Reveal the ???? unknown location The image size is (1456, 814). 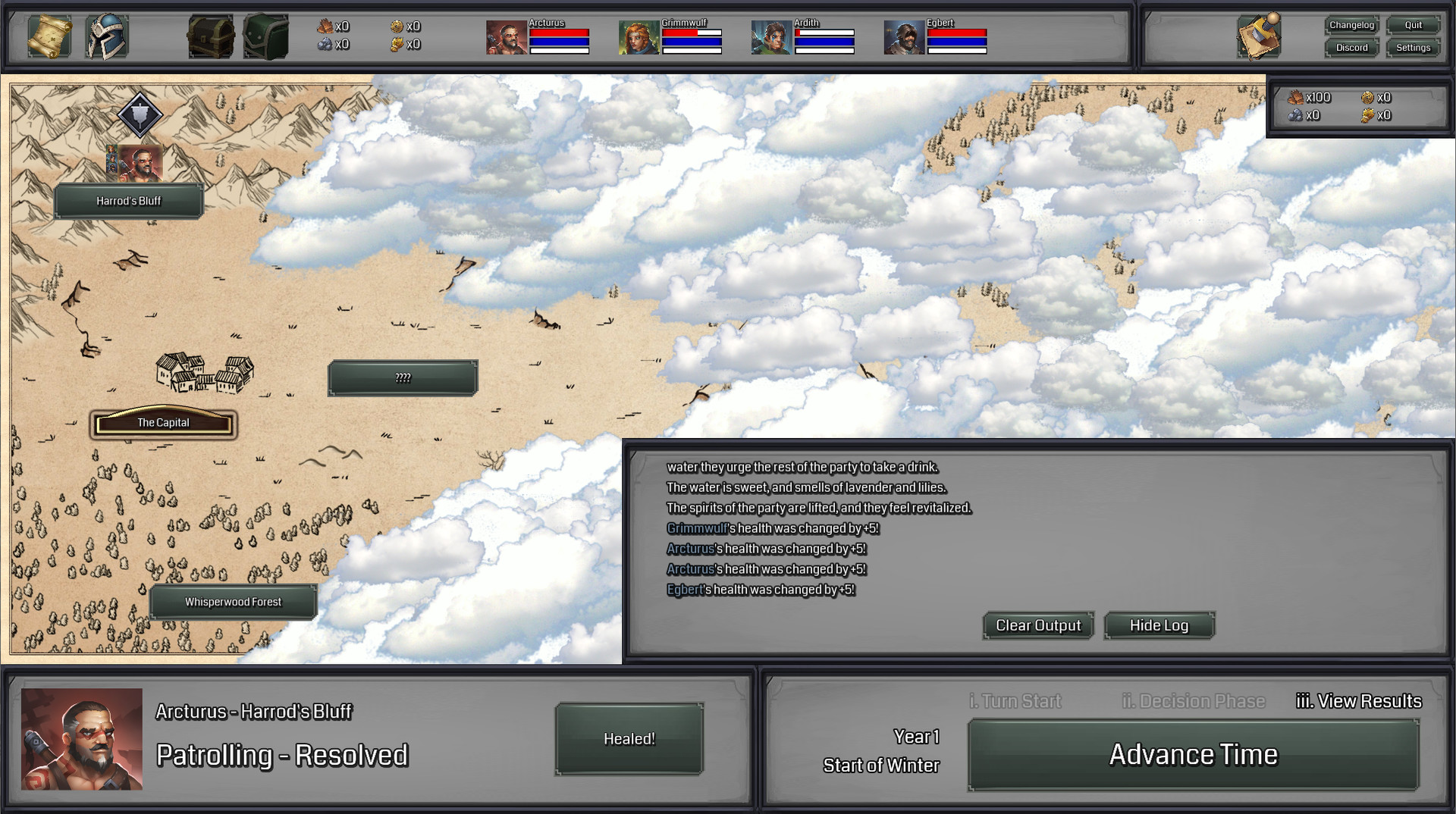click(403, 377)
